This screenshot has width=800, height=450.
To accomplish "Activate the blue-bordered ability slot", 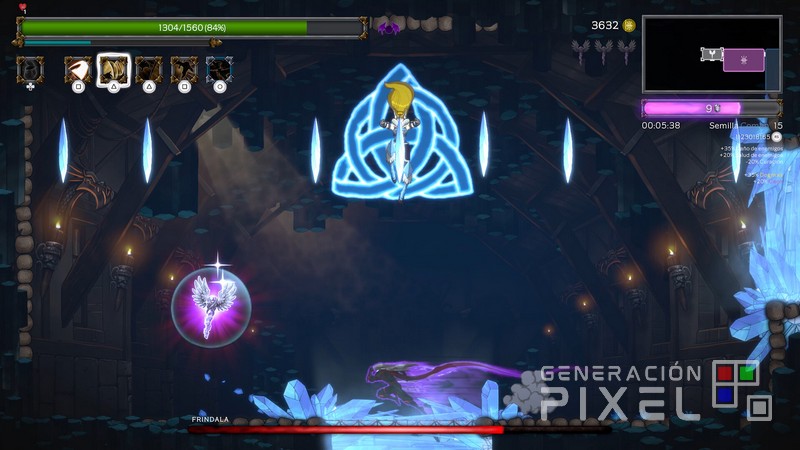I will [220, 69].
